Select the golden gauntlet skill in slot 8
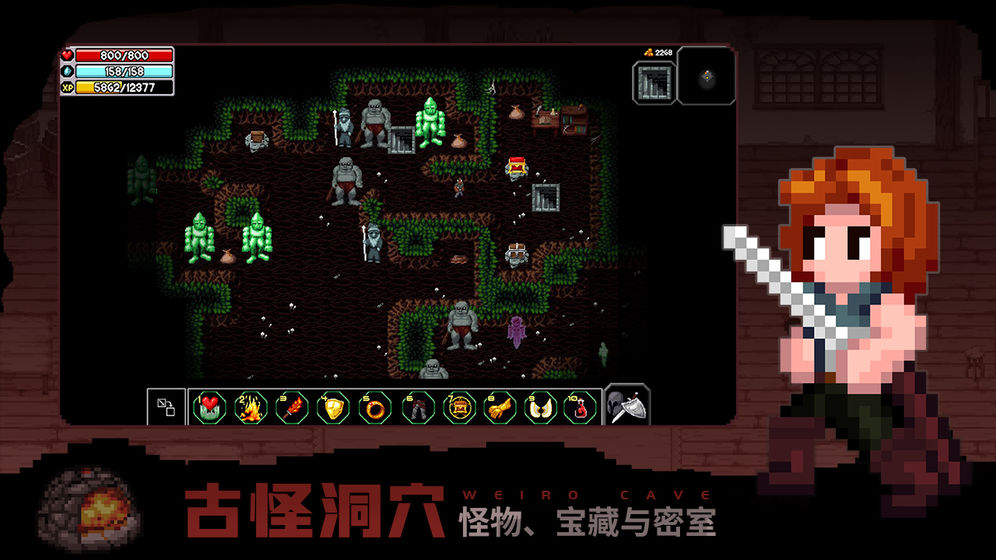 tap(499, 408)
